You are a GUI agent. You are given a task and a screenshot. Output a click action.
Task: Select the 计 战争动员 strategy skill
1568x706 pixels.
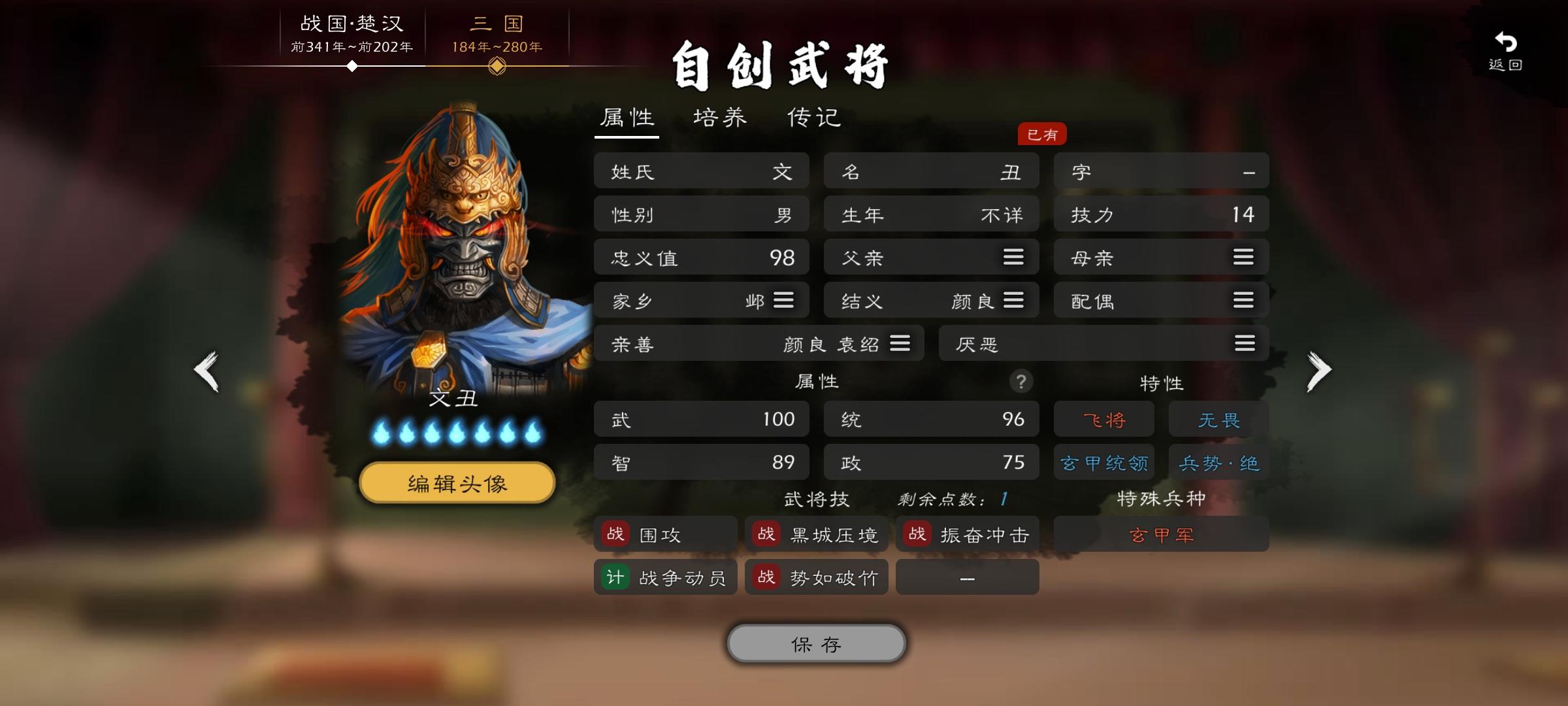pos(664,577)
